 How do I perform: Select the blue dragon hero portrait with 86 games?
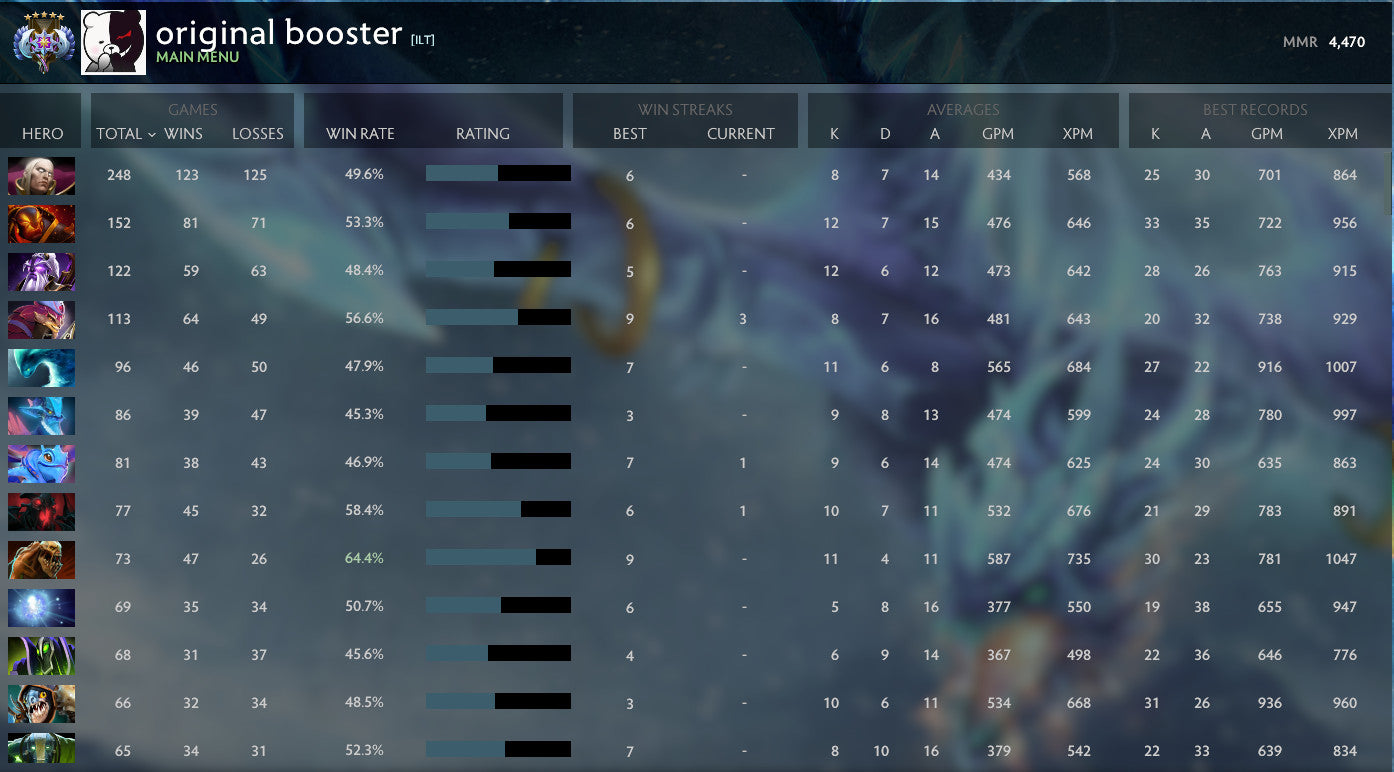(41, 415)
